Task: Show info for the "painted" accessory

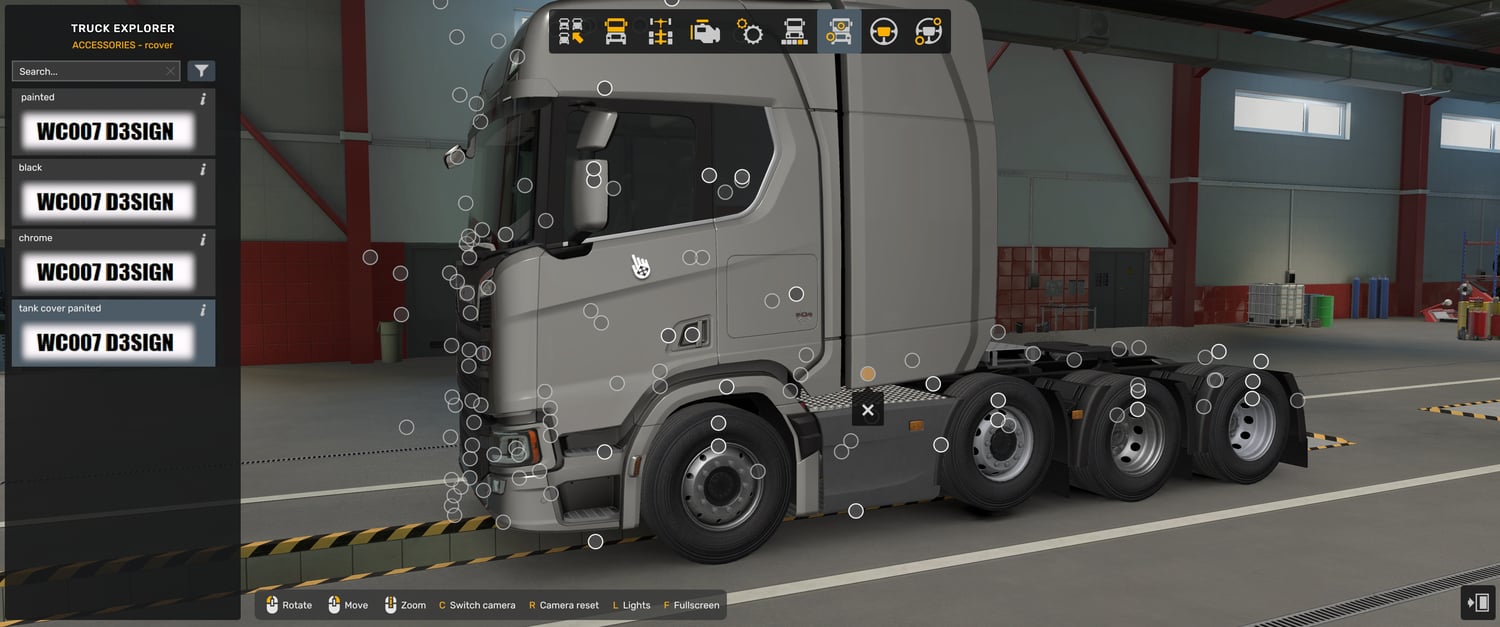Action: pyautogui.click(x=203, y=99)
